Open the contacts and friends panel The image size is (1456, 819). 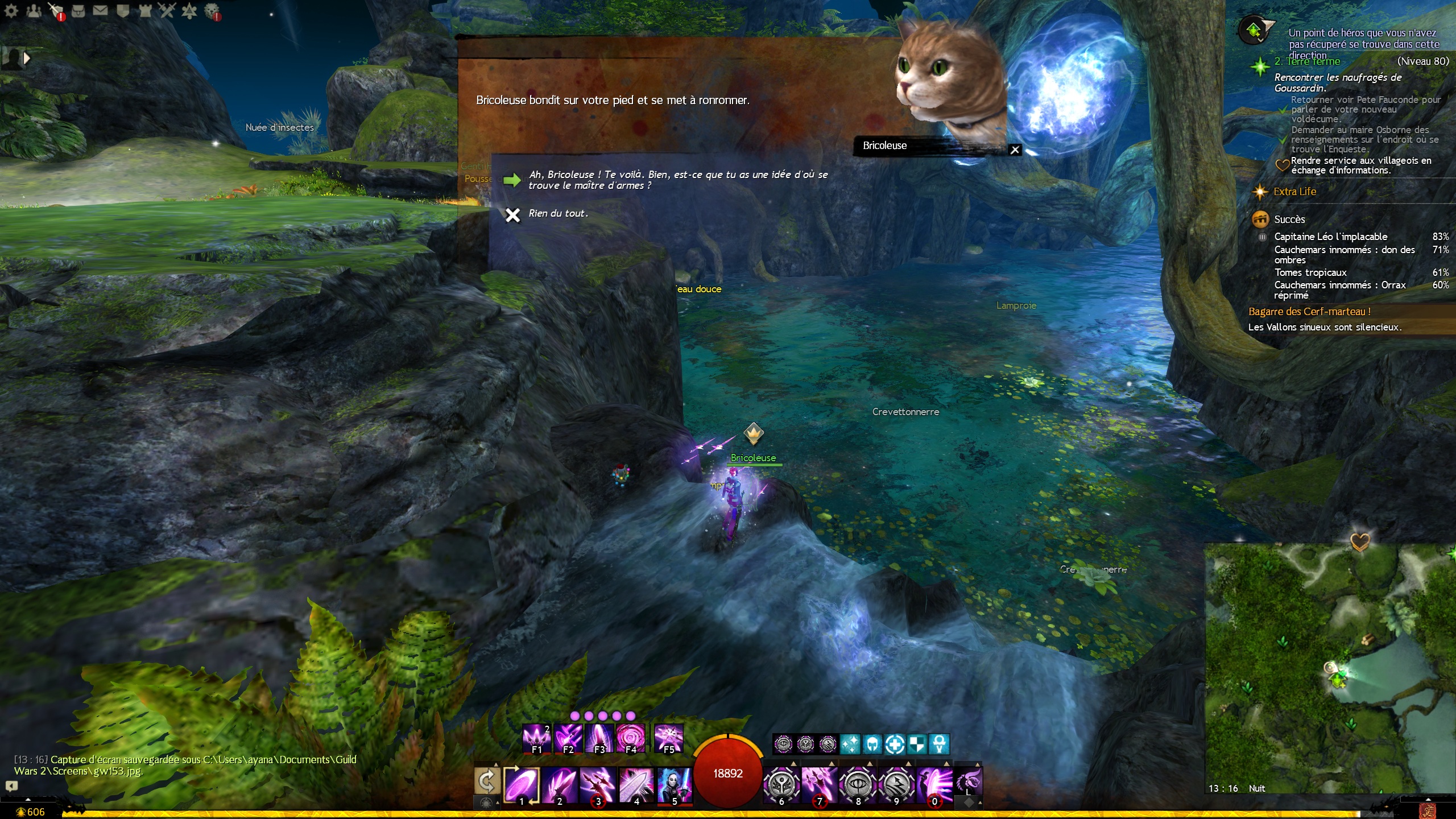pyautogui.click(x=34, y=10)
